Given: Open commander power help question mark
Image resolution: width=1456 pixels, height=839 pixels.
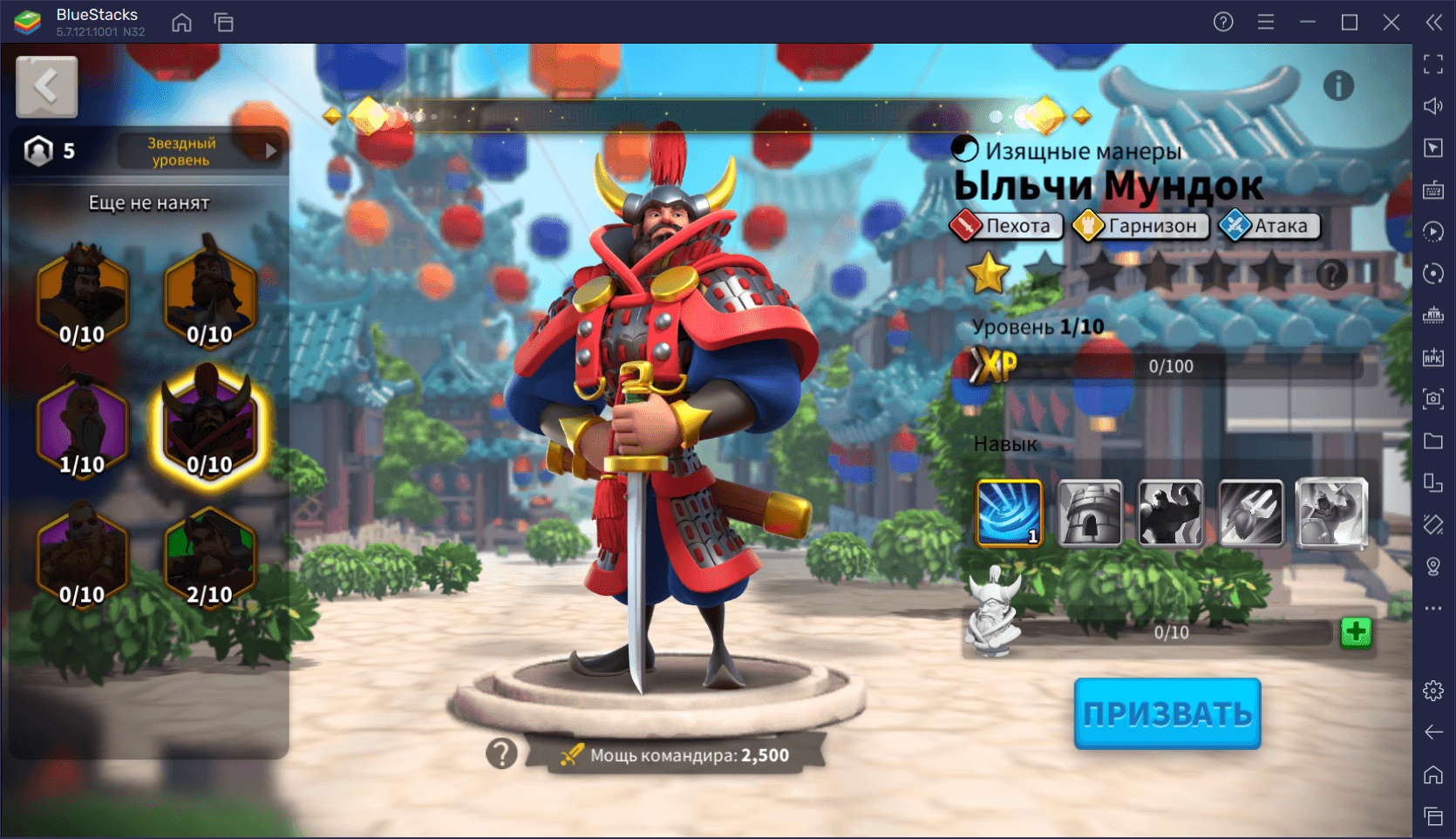Looking at the screenshot, I should tap(501, 754).
